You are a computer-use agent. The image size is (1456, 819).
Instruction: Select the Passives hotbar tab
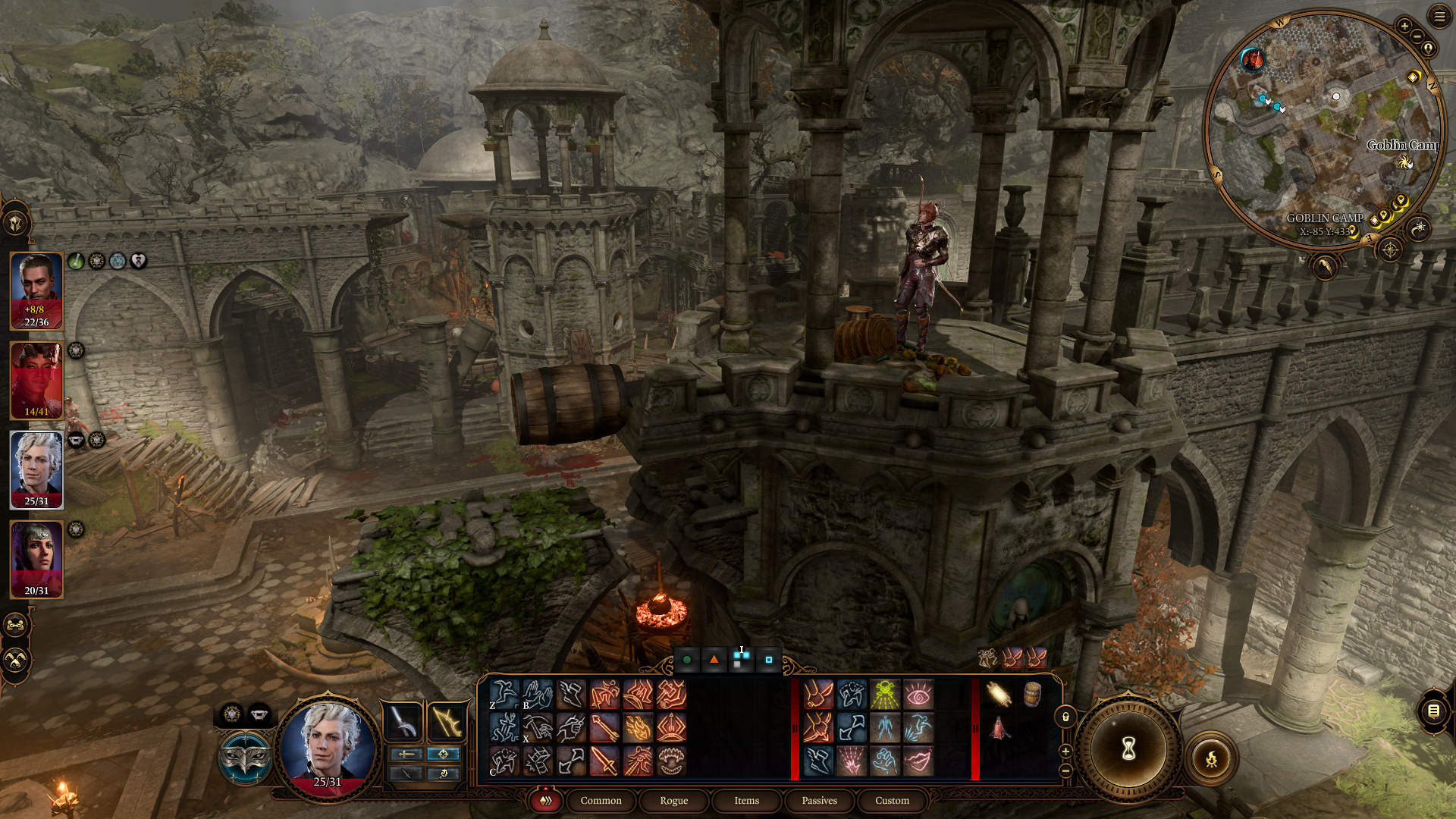tap(819, 801)
